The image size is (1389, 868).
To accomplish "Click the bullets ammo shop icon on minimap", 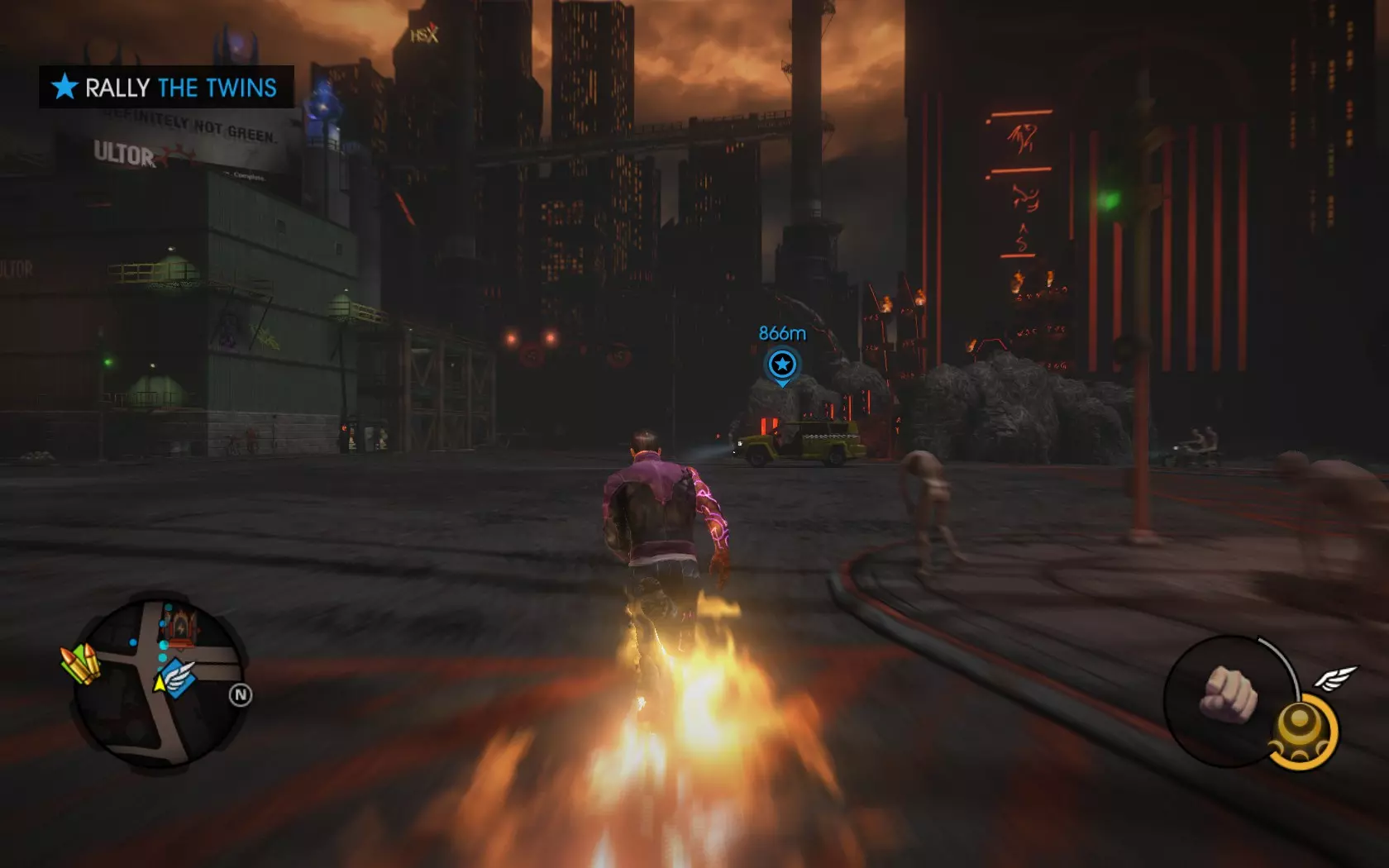I will [x=80, y=664].
